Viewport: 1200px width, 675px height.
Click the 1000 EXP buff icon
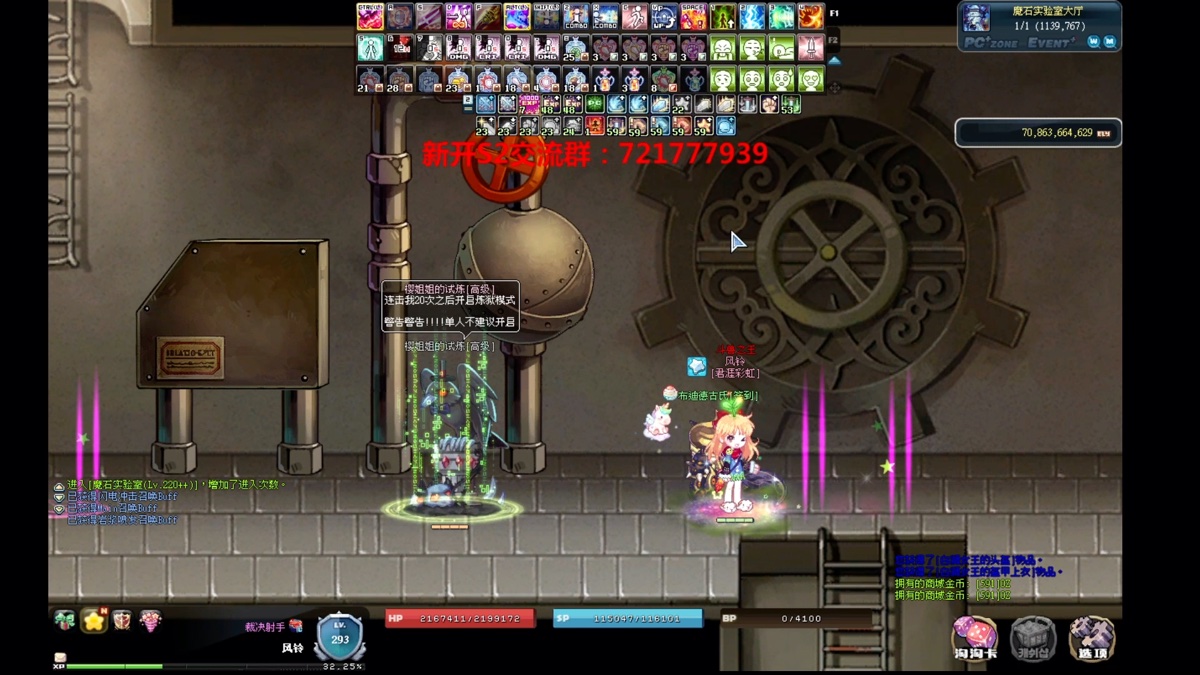click(529, 103)
